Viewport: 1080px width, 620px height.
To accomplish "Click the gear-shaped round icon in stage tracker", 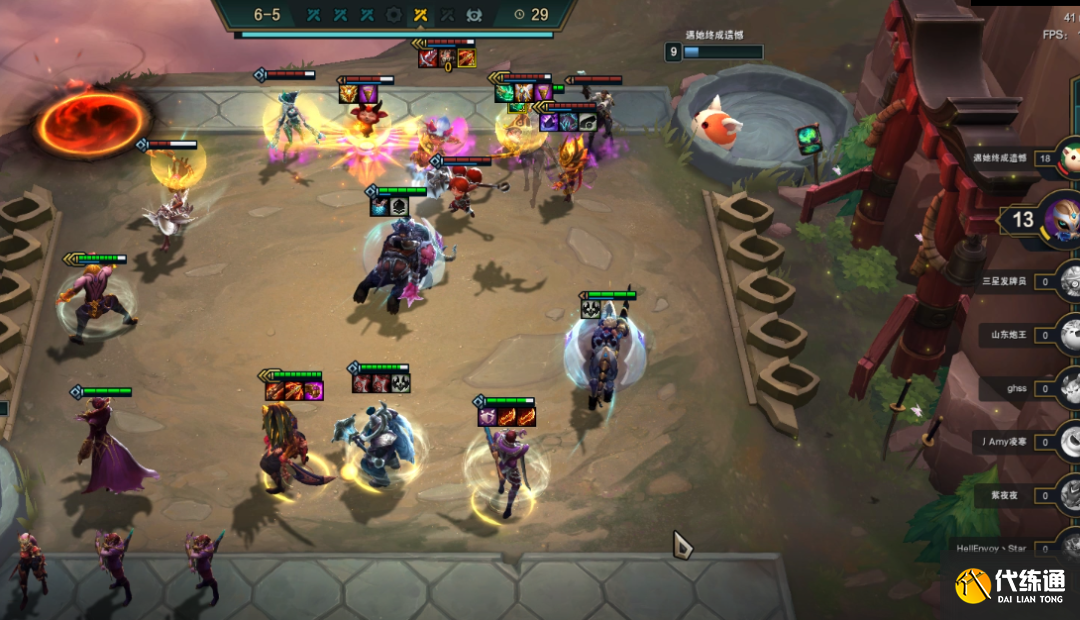I will tap(394, 15).
